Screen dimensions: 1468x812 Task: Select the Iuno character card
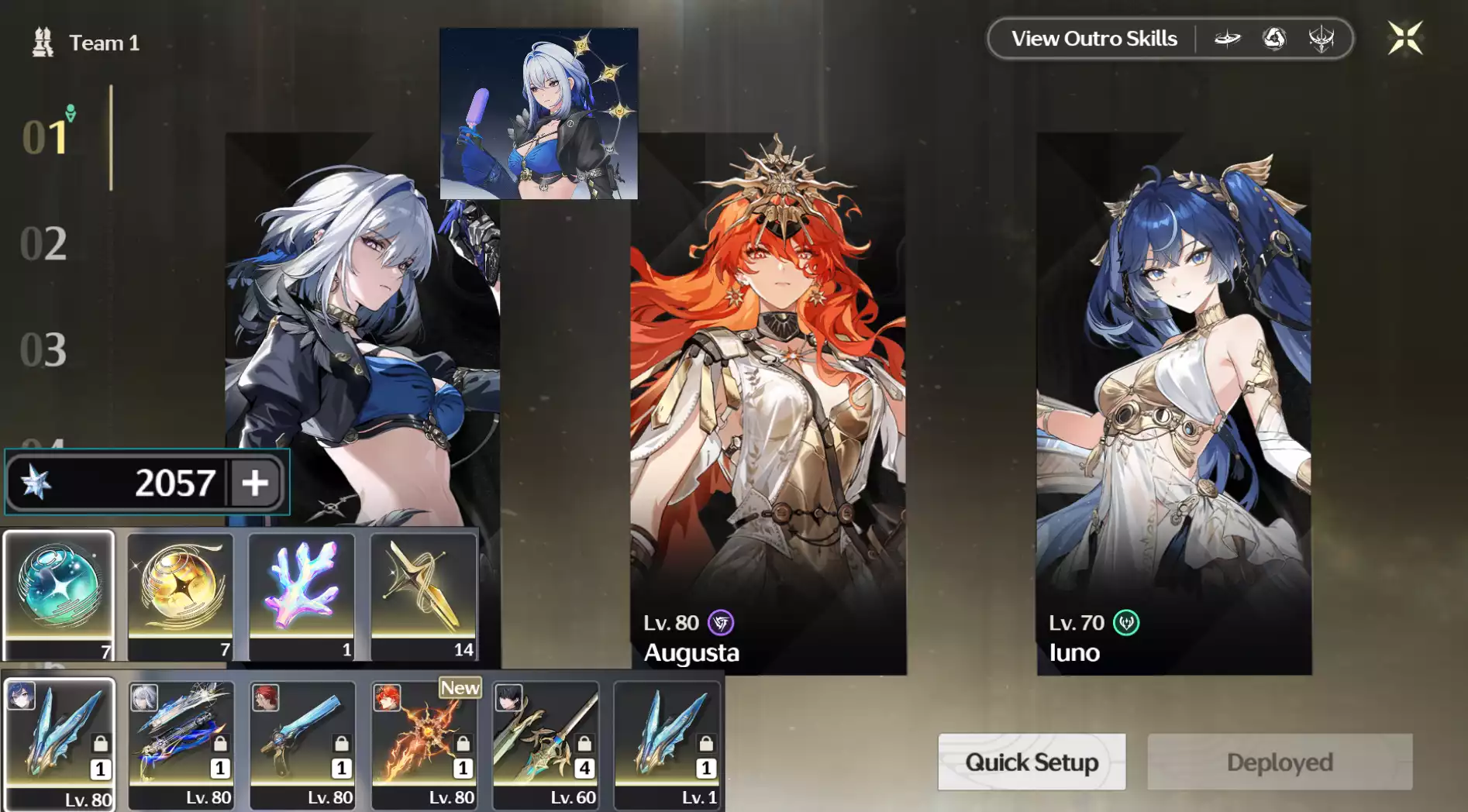pos(1173,403)
